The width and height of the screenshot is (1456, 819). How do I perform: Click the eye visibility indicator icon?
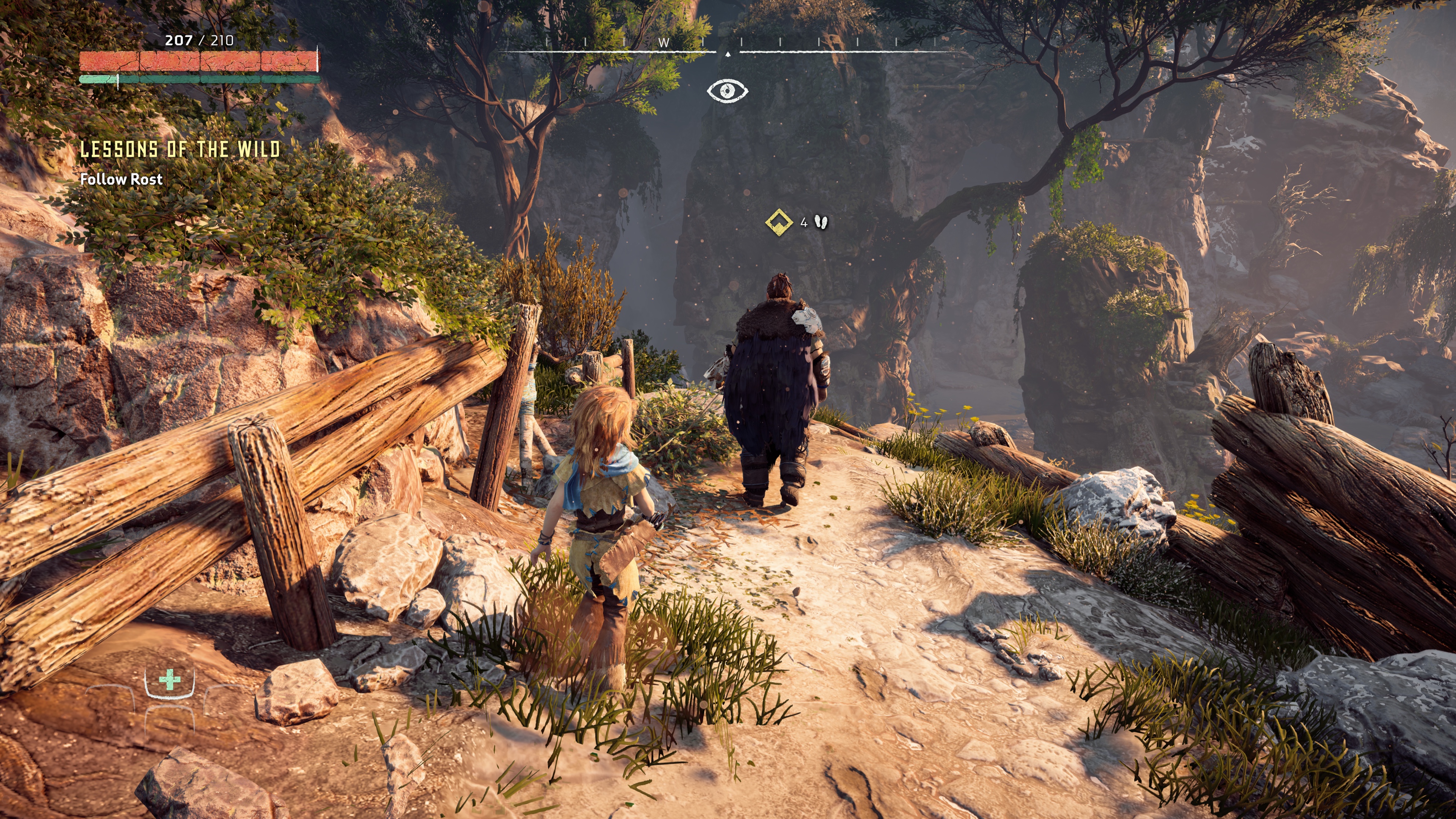[728, 91]
